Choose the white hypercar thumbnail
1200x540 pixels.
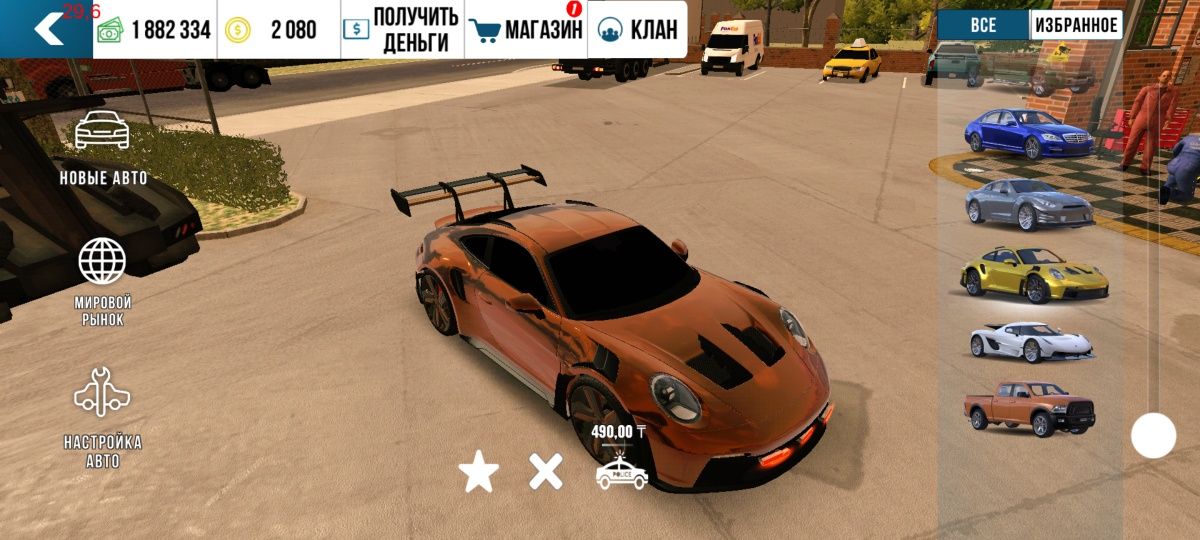click(1031, 341)
